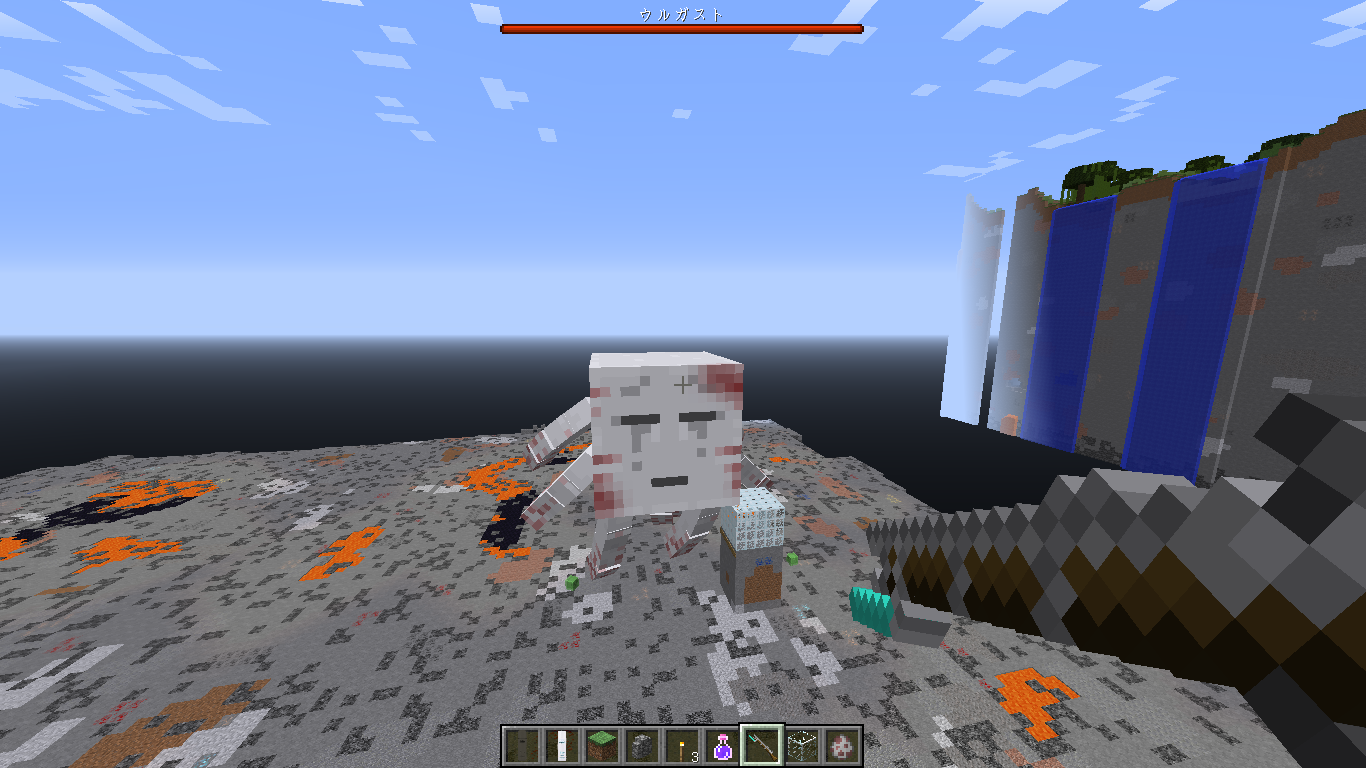The image size is (1366, 768).
Task: Select the bayonet rifle hotbar slot
Action: click(762, 745)
